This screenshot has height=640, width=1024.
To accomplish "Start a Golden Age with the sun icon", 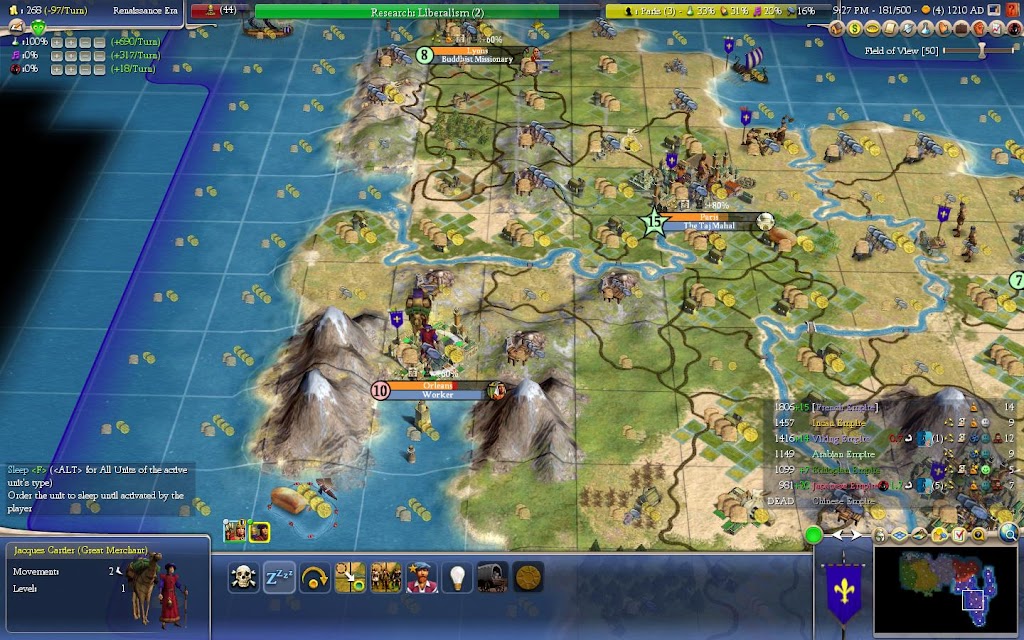I will (x=528, y=577).
